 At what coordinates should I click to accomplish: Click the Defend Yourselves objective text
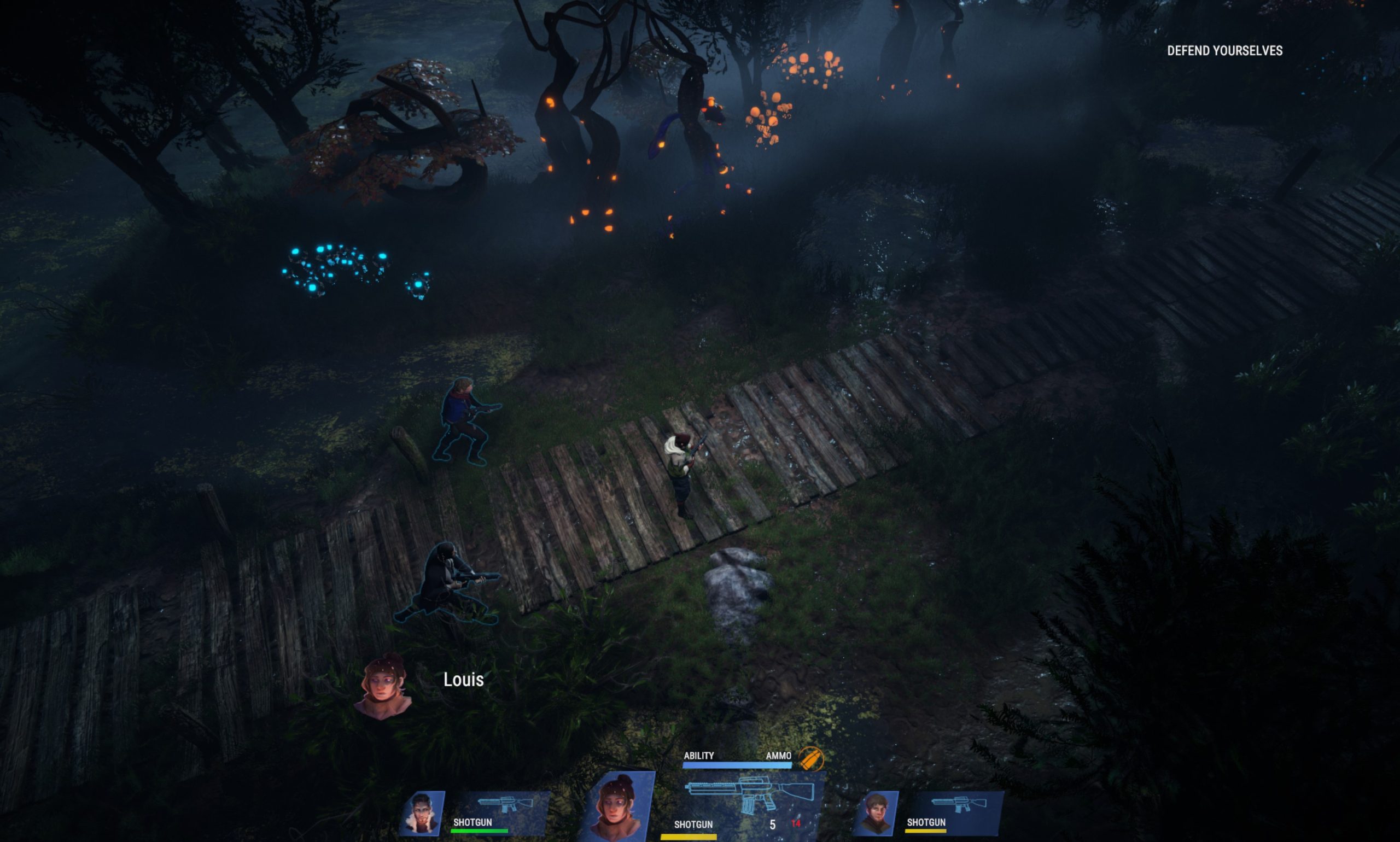coord(1224,51)
